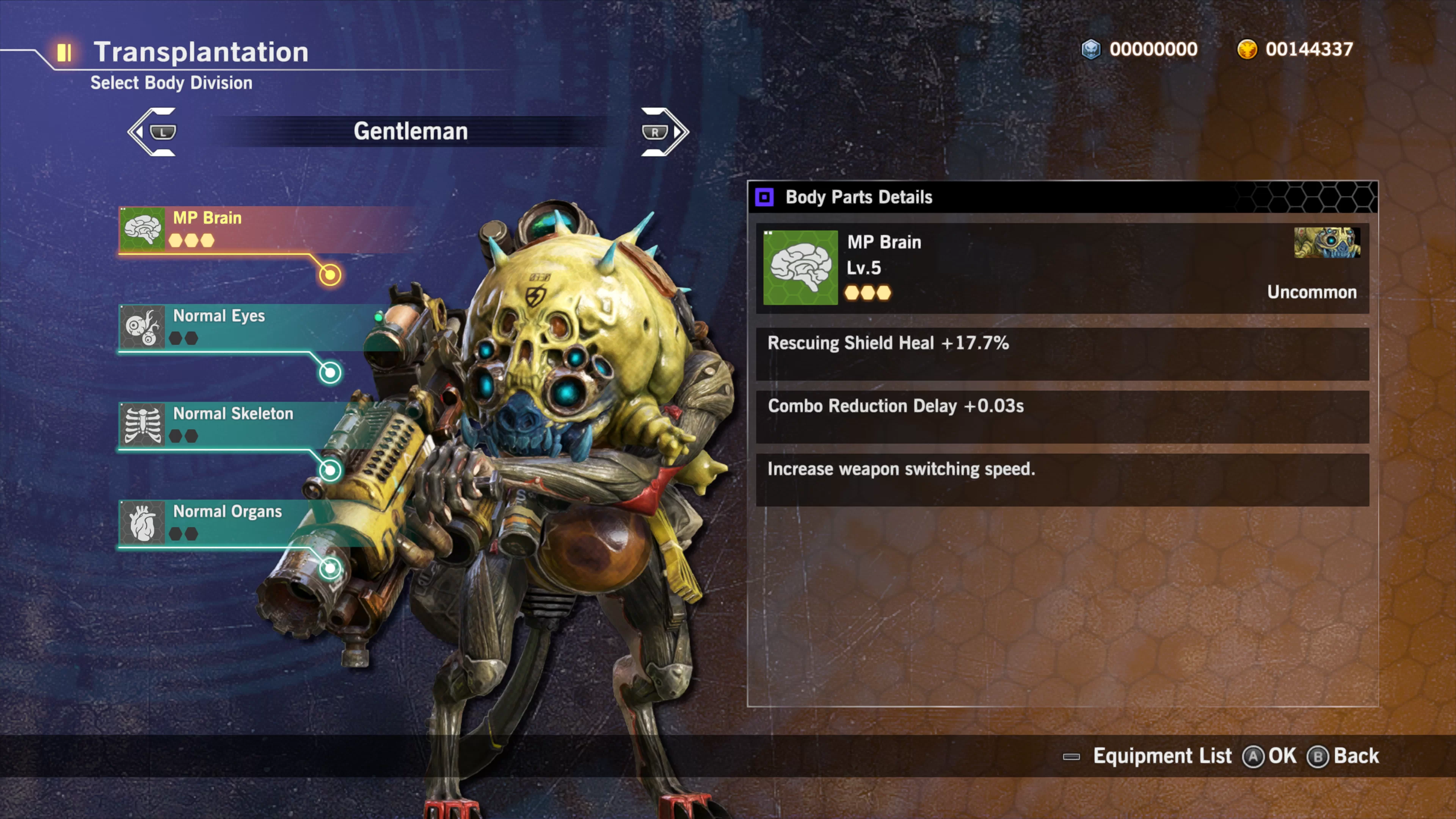
Task: Pick the Normal Organs slot
Action: (226, 522)
